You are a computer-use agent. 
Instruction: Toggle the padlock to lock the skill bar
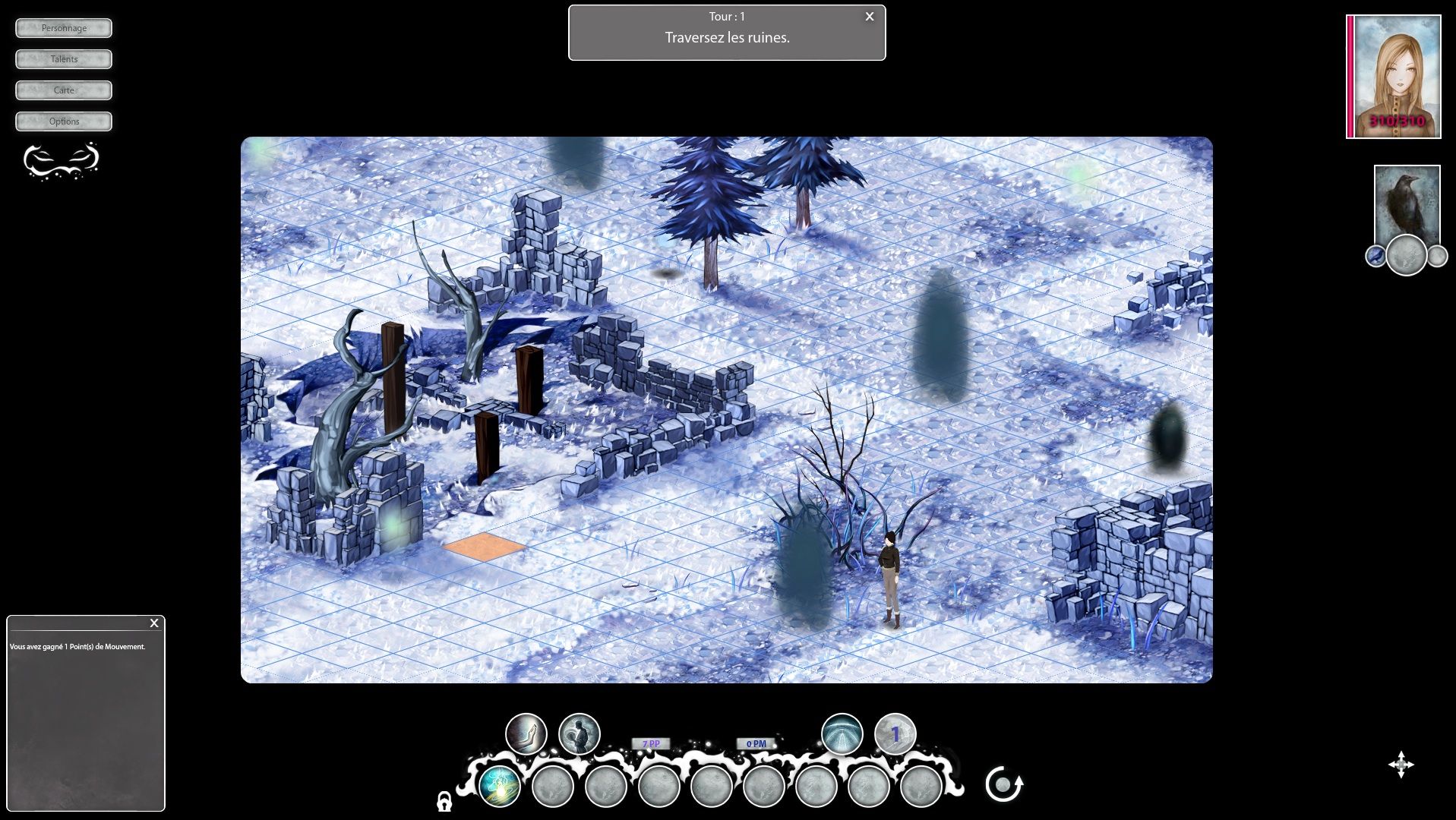coord(444,803)
